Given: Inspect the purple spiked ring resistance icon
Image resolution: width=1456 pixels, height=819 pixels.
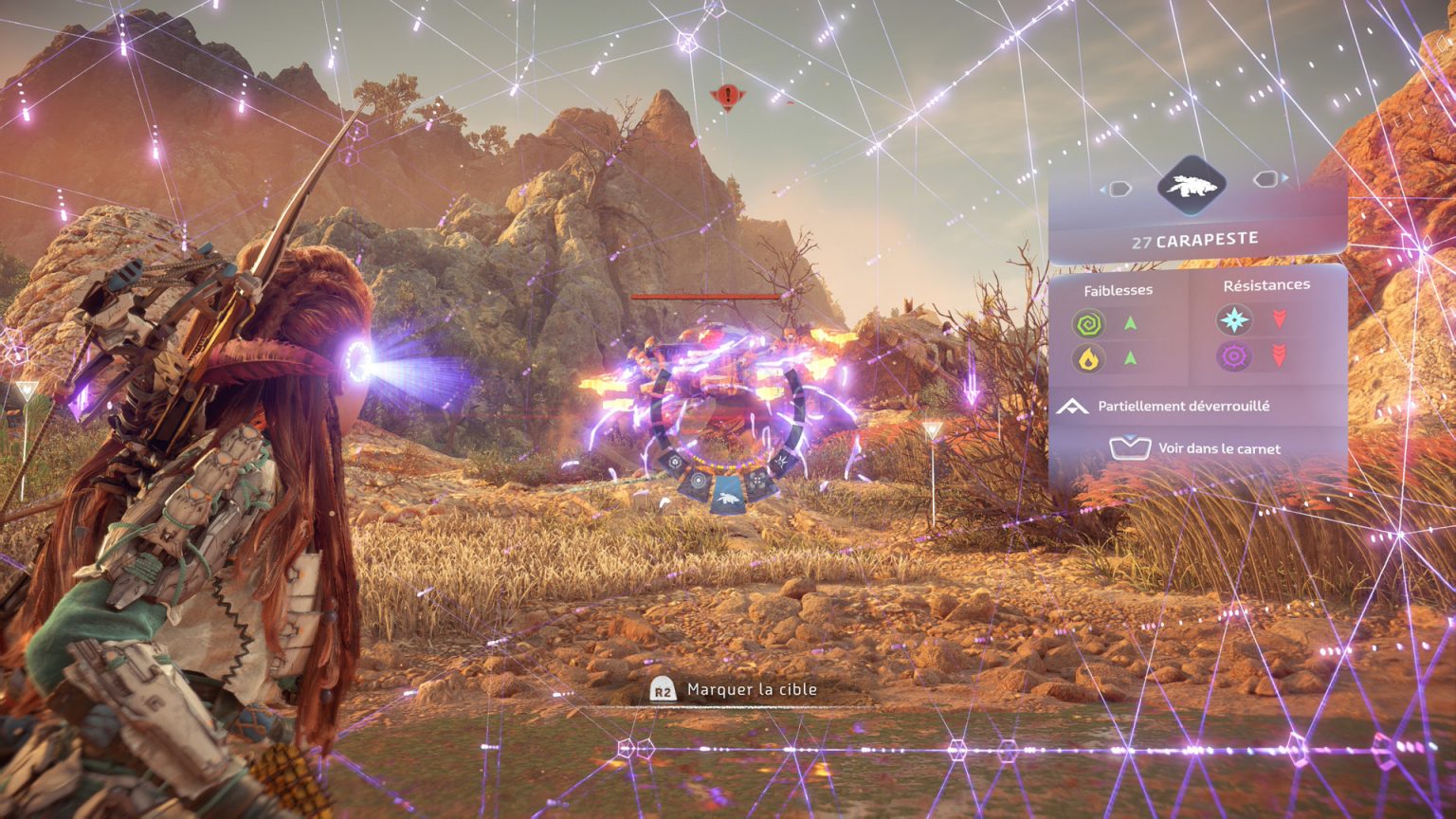Looking at the screenshot, I should click(1234, 356).
